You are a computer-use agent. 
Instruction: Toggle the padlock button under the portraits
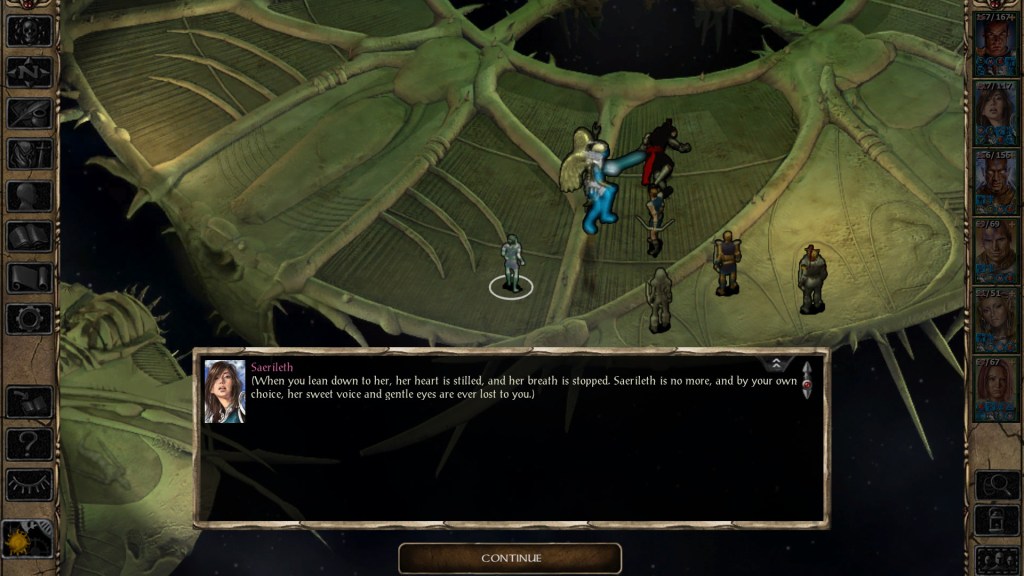[997, 520]
